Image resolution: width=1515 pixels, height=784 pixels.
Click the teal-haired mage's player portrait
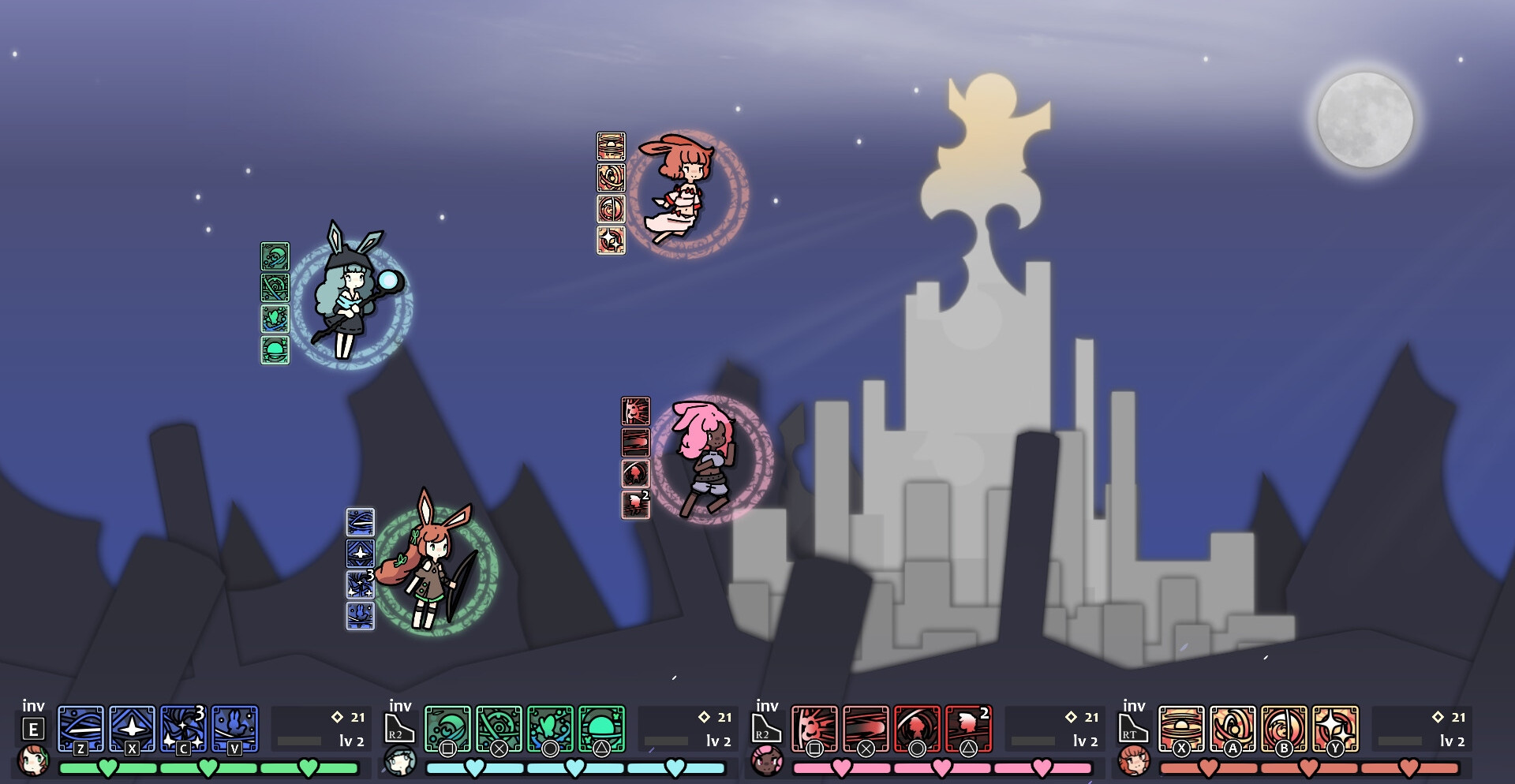pyautogui.click(x=400, y=761)
